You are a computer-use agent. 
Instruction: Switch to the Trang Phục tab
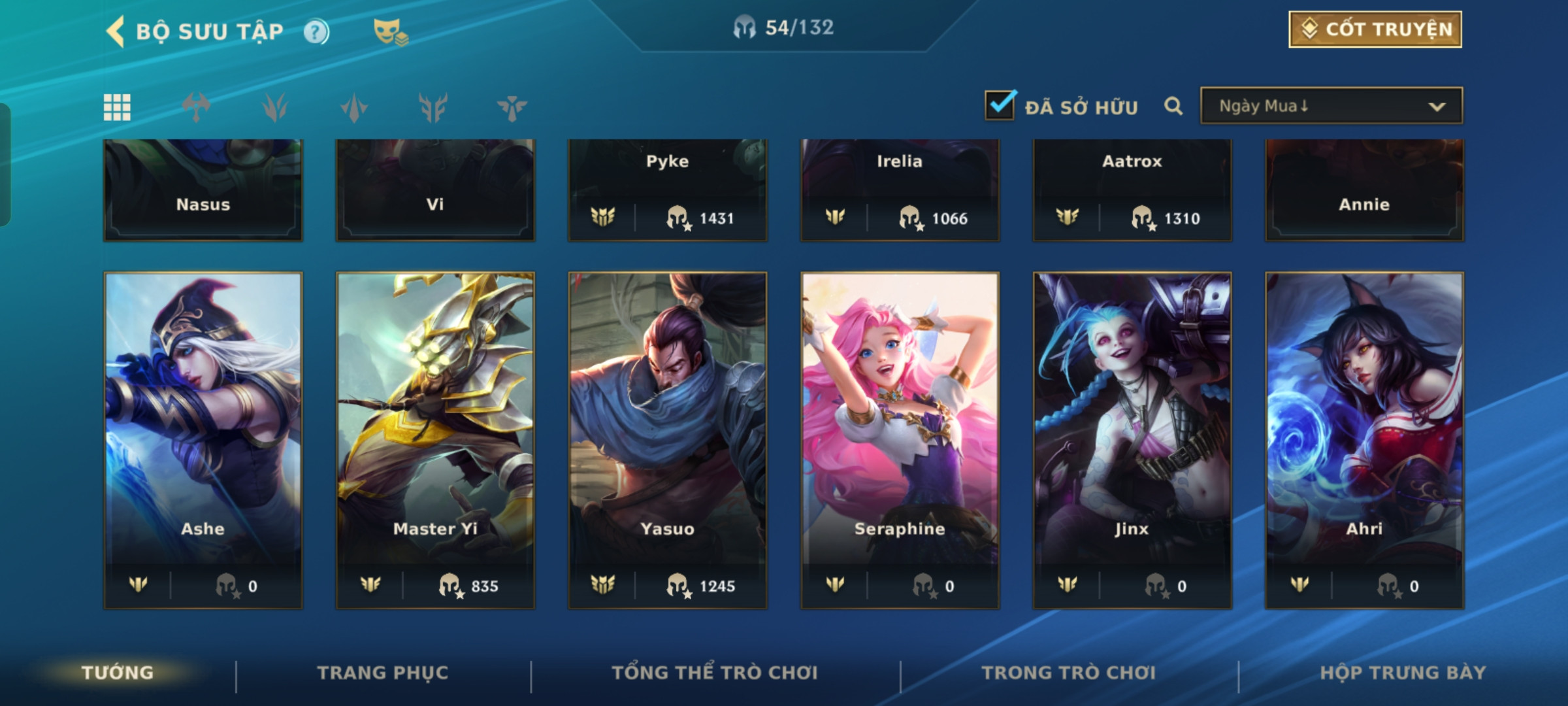pyautogui.click(x=383, y=673)
